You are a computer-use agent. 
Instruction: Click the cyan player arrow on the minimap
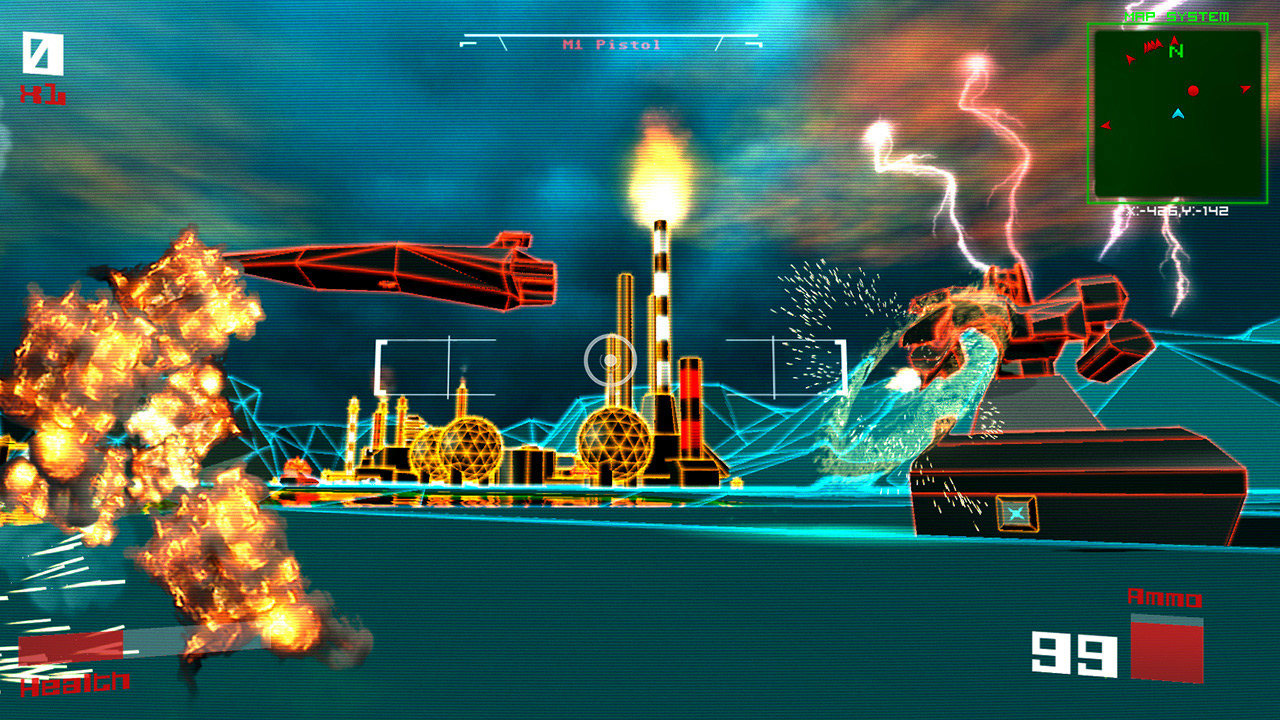[1178, 114]
